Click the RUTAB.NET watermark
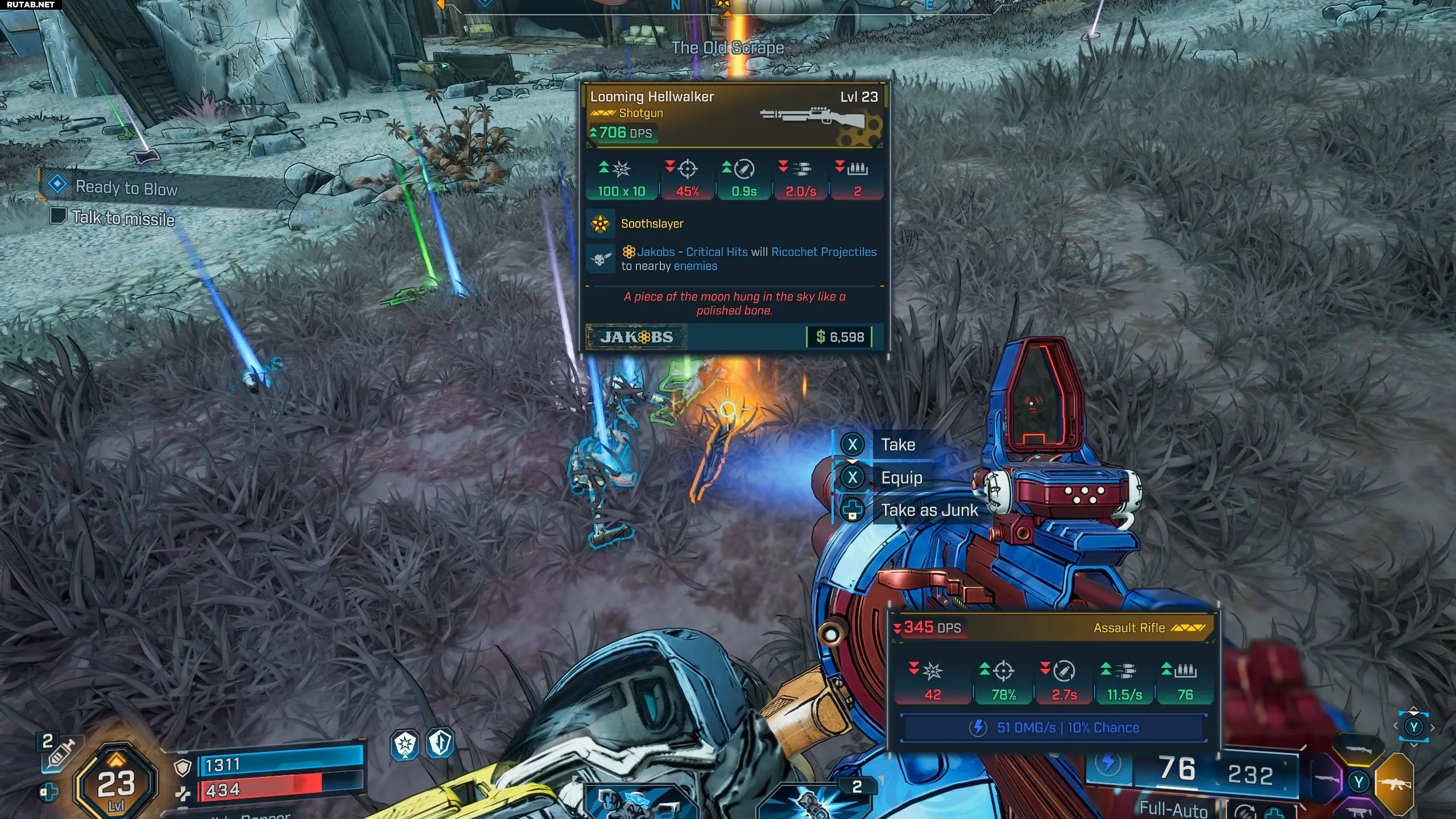Viewport: 1456px width, 819px height. pos(31,5)
